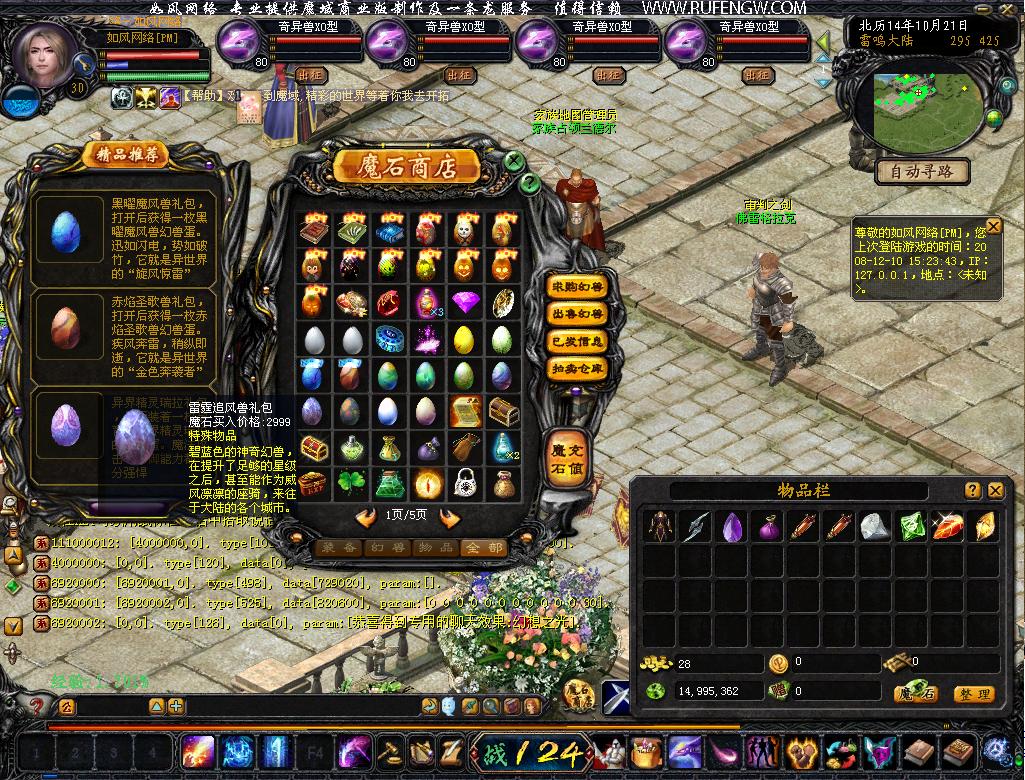Switch to the 装备 equipment shop tab
This screenshot has width=1025, height=780.
pos(340,547)
